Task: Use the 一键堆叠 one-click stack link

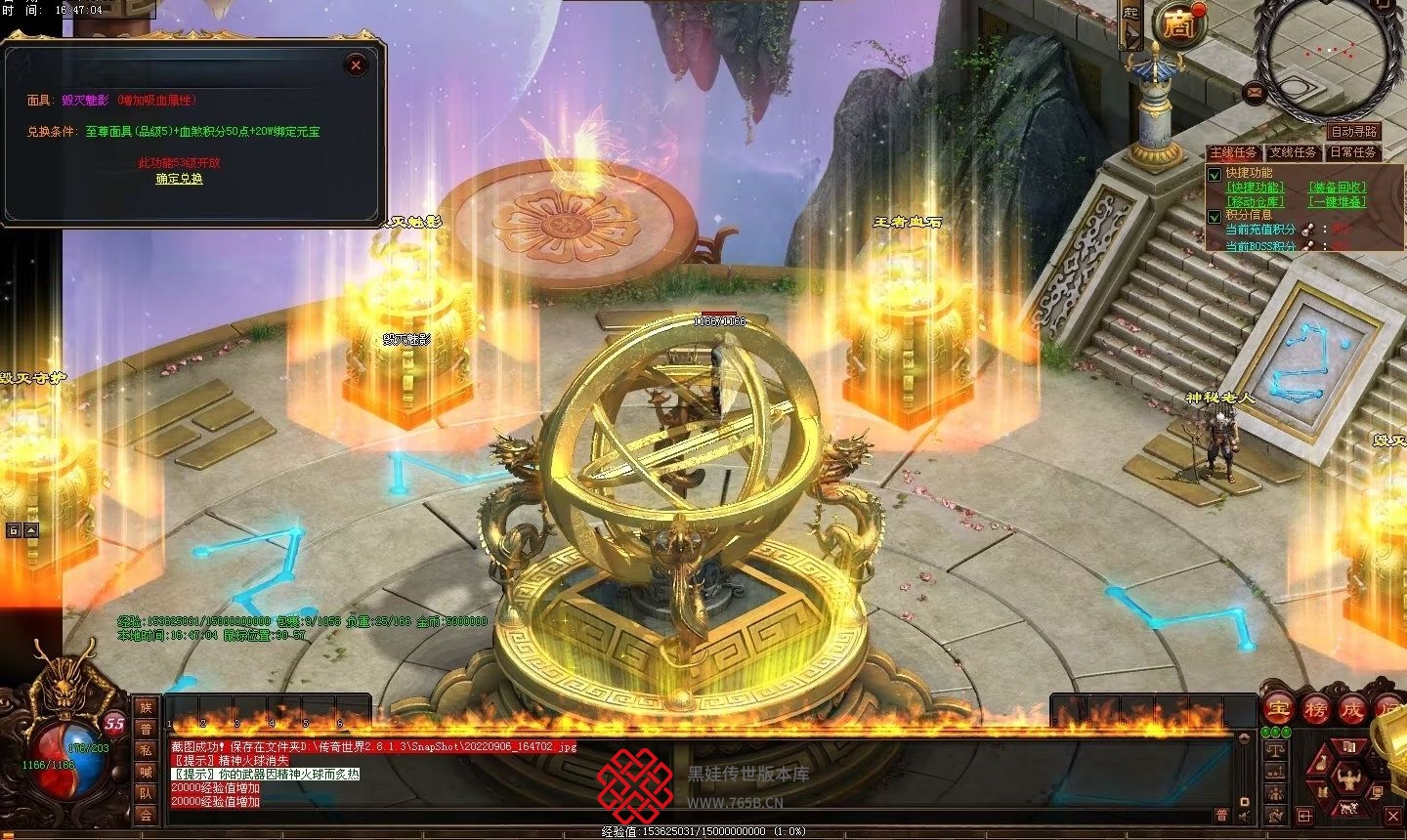Action: coord(1337,201)
